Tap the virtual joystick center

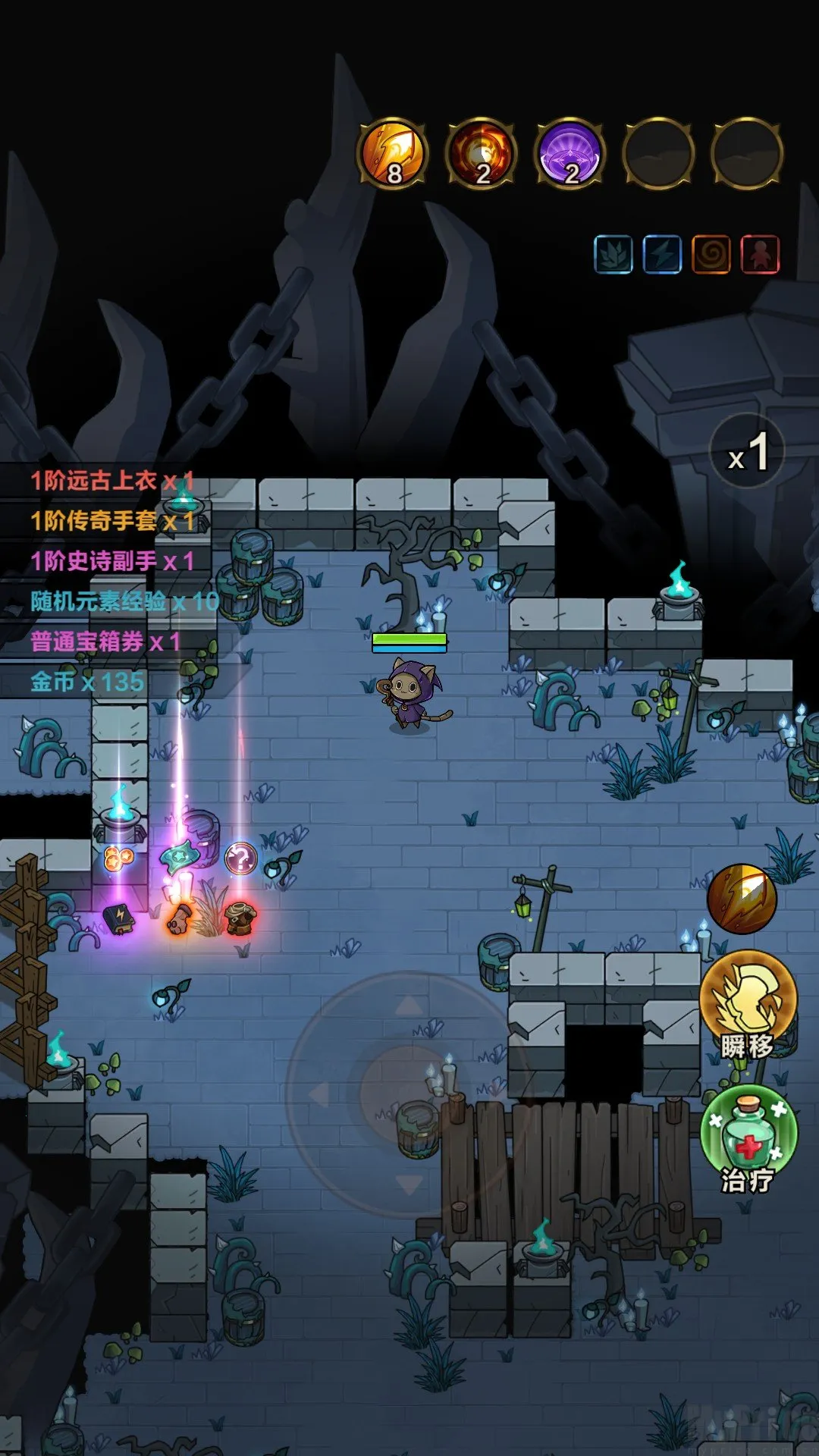[408, 1094]
